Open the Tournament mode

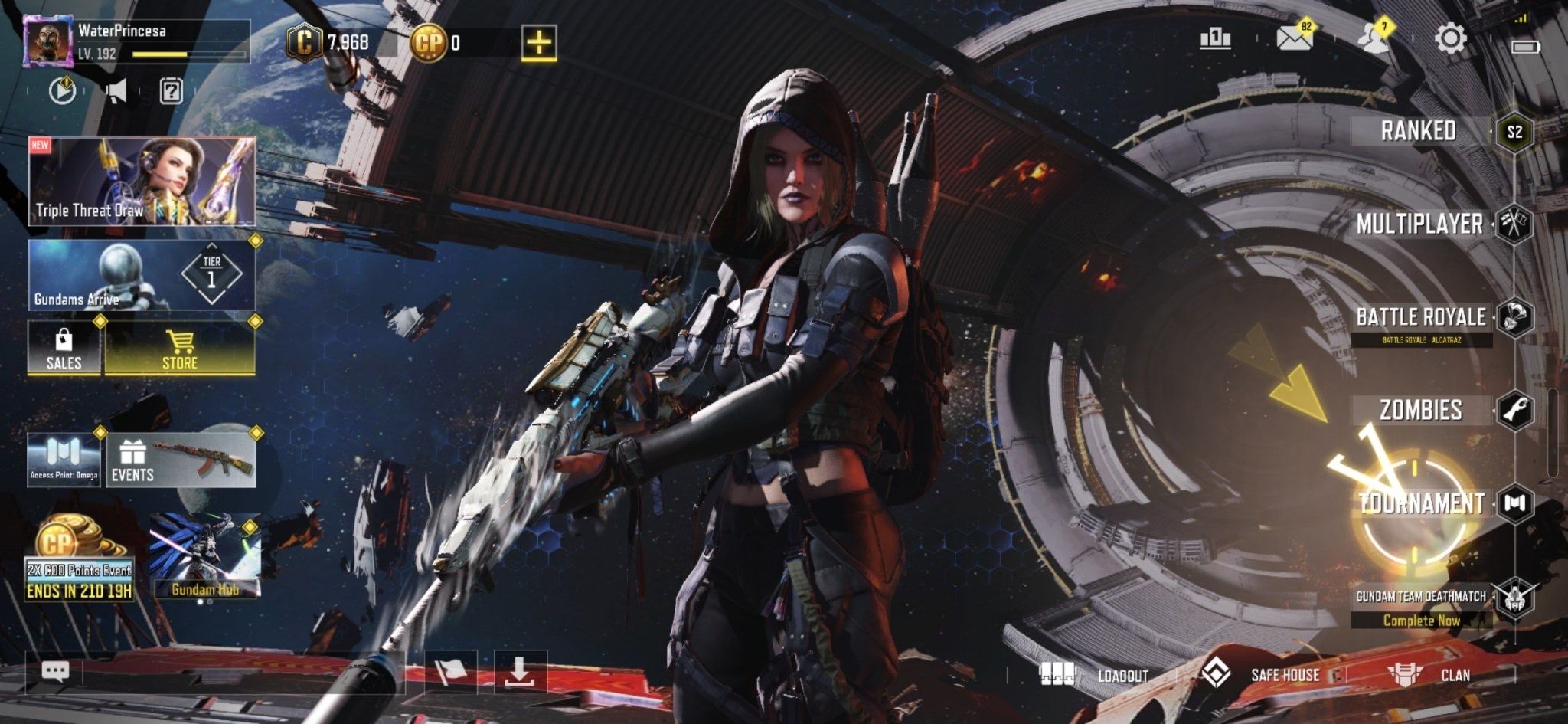pos(1421,503)
